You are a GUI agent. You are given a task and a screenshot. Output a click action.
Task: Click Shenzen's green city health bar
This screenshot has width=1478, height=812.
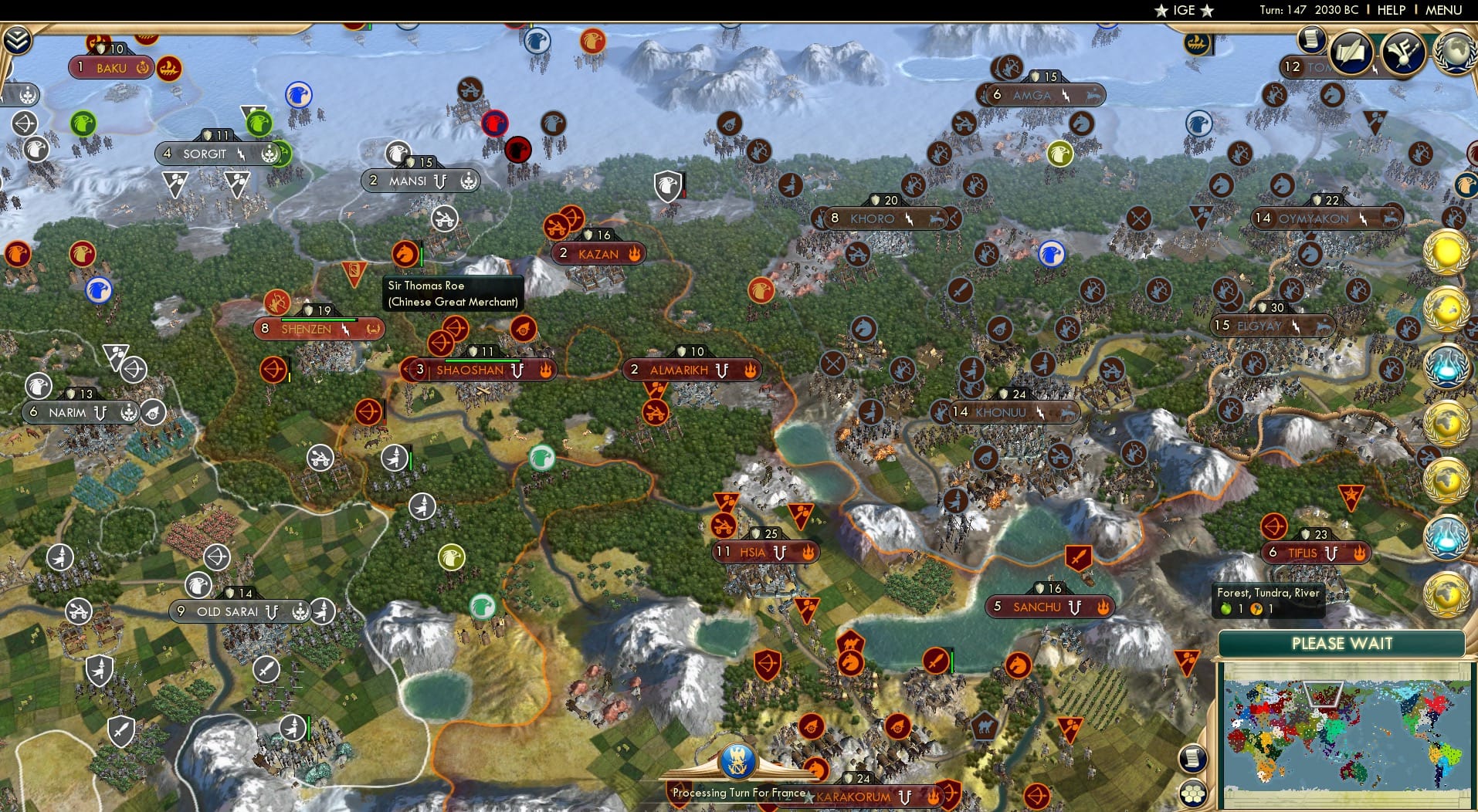coord(320,321)
